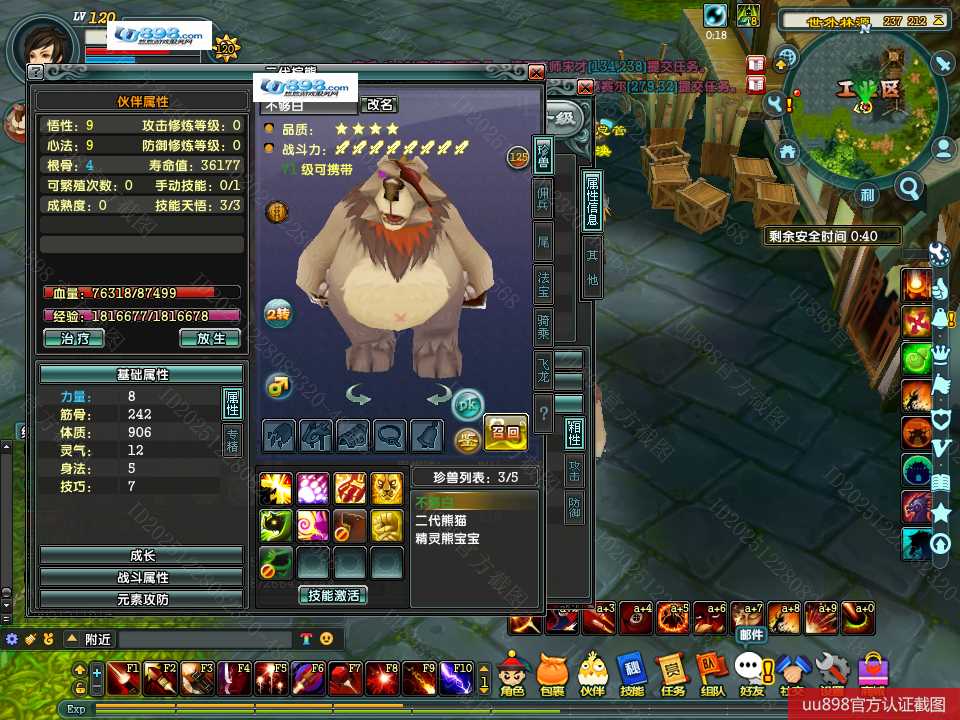This screenshot has width=960, height=720.
Task: Recall the pet using 召回 button
Action: [505, 433]
